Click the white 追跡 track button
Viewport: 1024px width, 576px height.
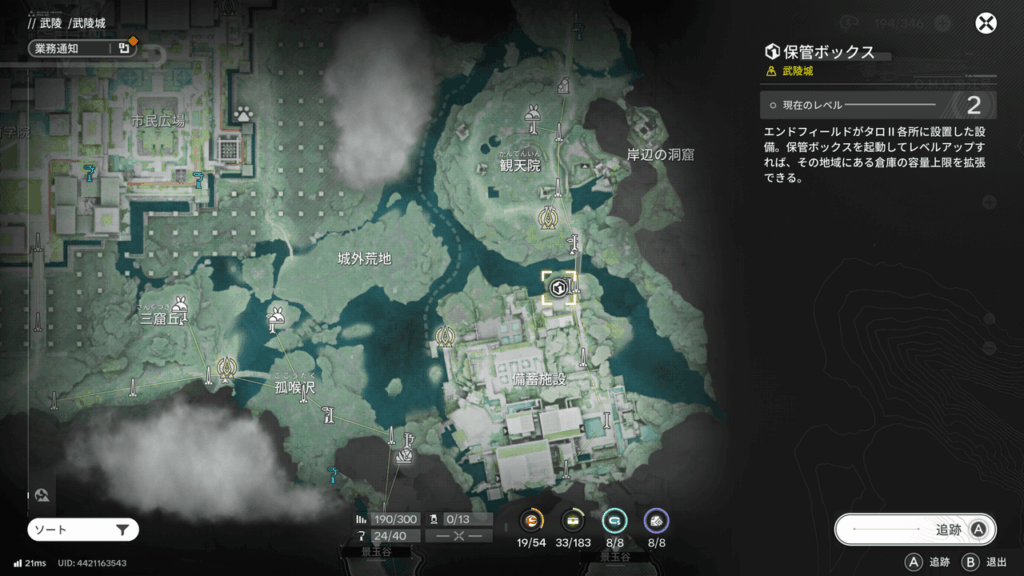tap(914, 529)
